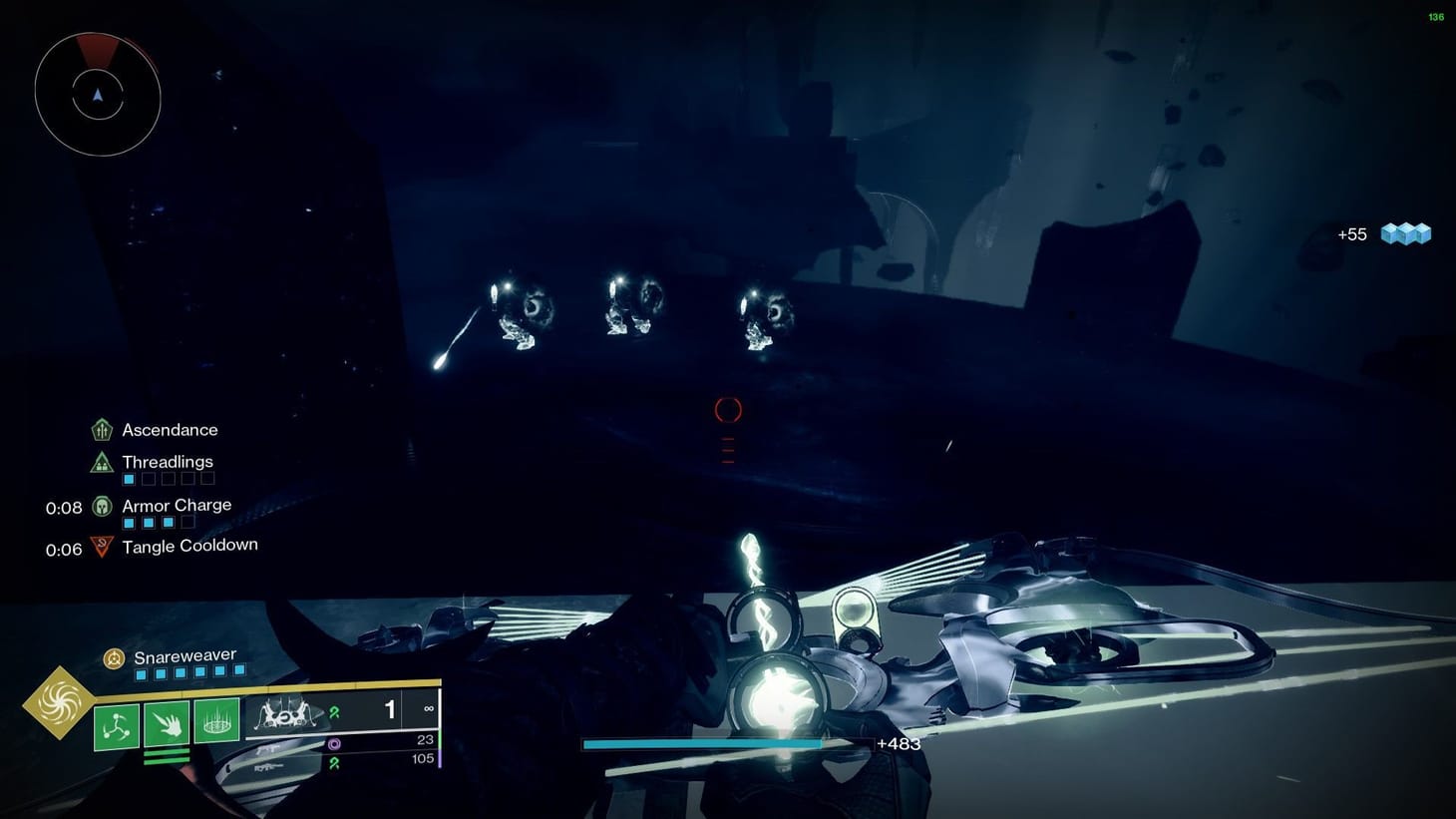Click the Snareweaver label text
The image size is (1456, 819).
pyautogui.click(x=184, y=656)
